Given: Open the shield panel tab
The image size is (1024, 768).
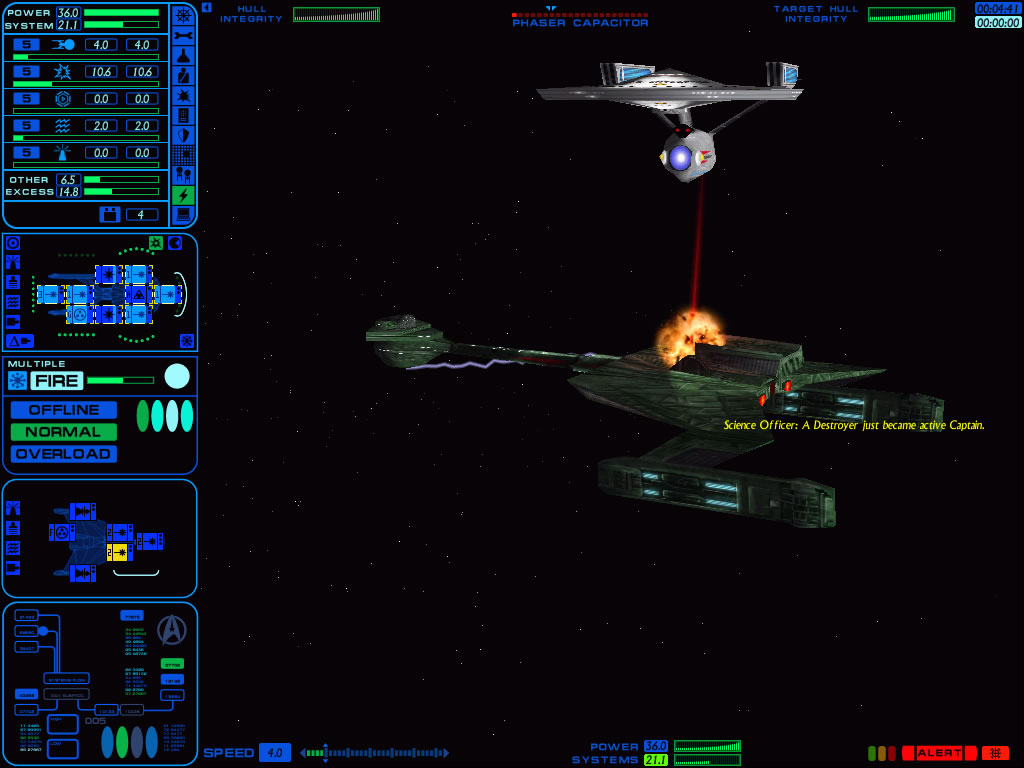Looking at the screenshot, I should point(183,135).
